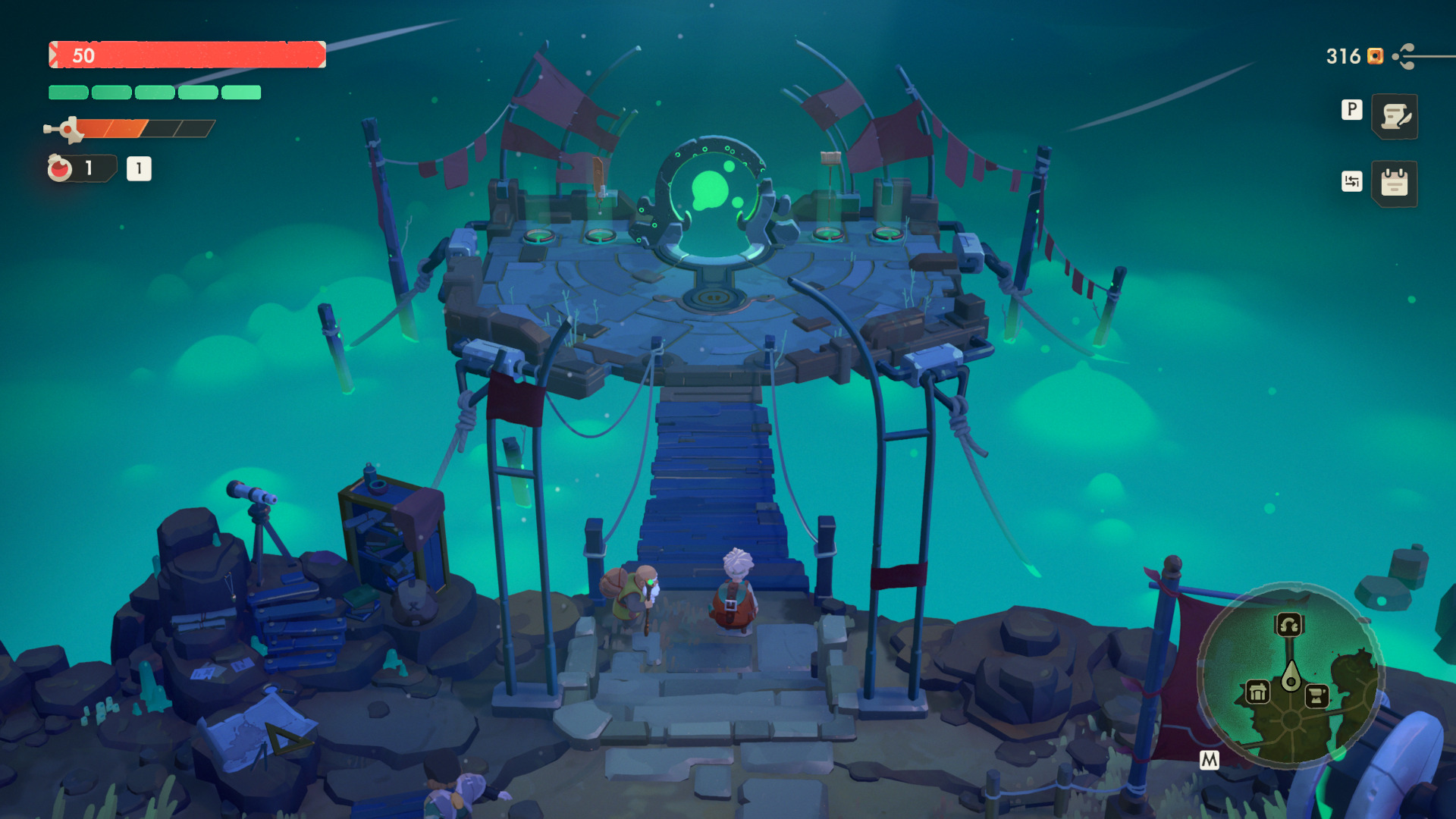Open the calendar notepad icon
This screenshot has height=819, width=1456.
pos(1395,184)
